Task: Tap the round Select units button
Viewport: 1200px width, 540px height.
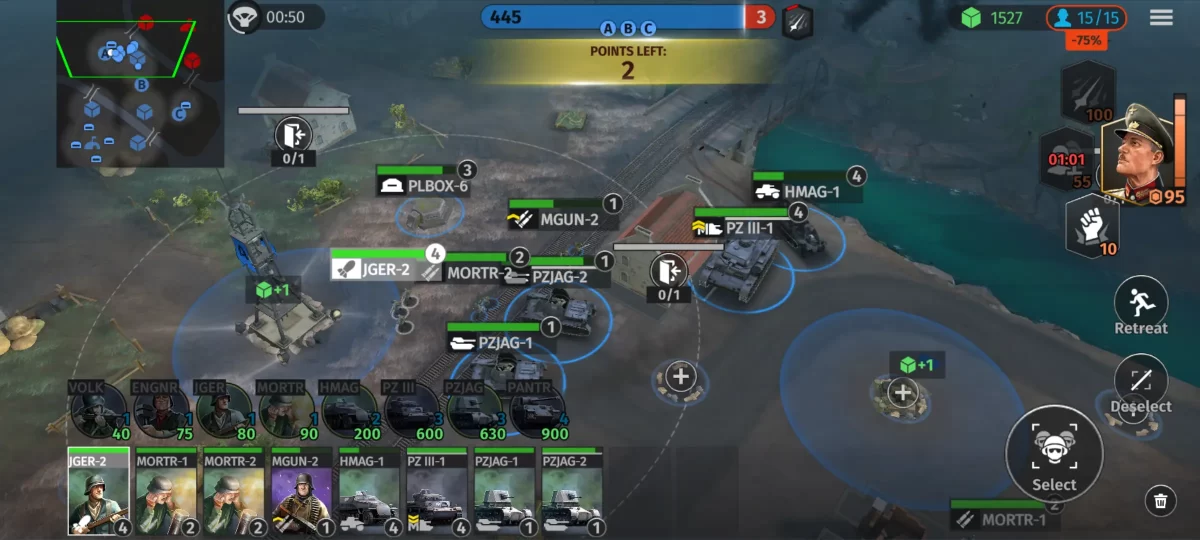Action: point(1054,454)
